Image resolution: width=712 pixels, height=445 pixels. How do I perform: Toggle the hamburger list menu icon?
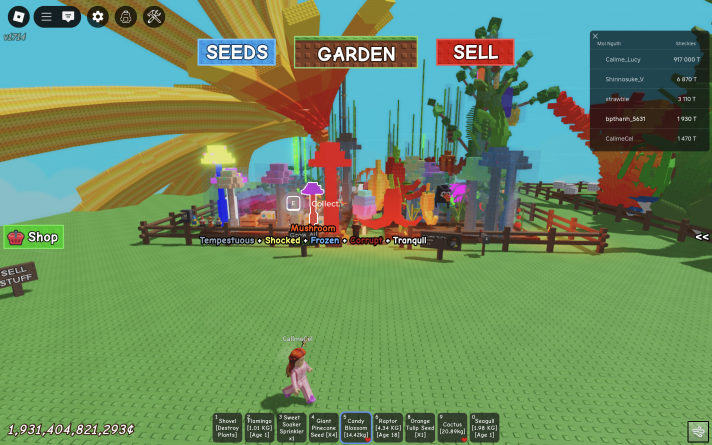pyautogui.click(x=46, y=16)
